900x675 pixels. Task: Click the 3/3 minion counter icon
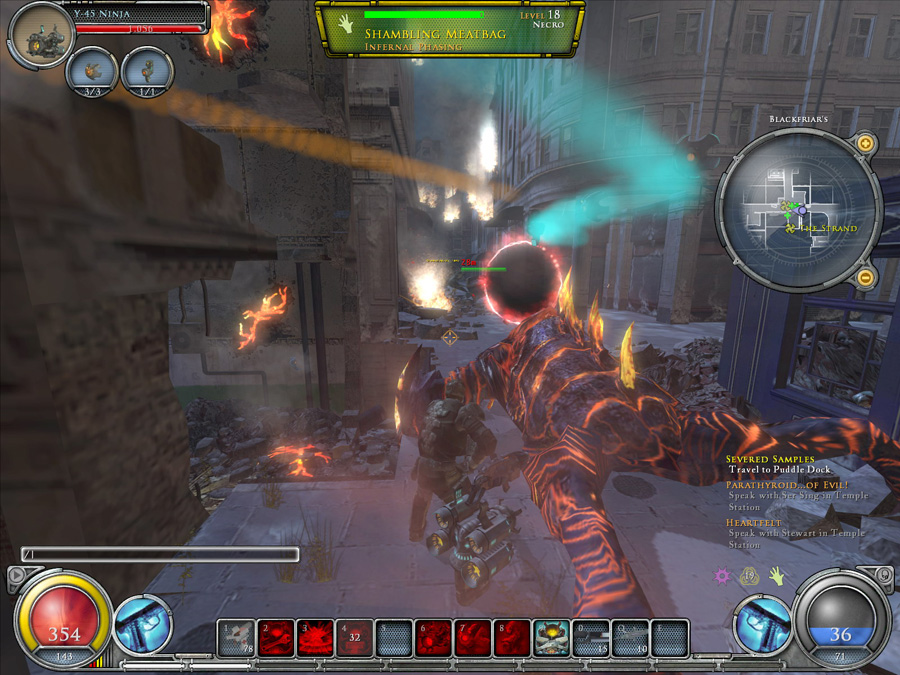[x=92, y=71]
